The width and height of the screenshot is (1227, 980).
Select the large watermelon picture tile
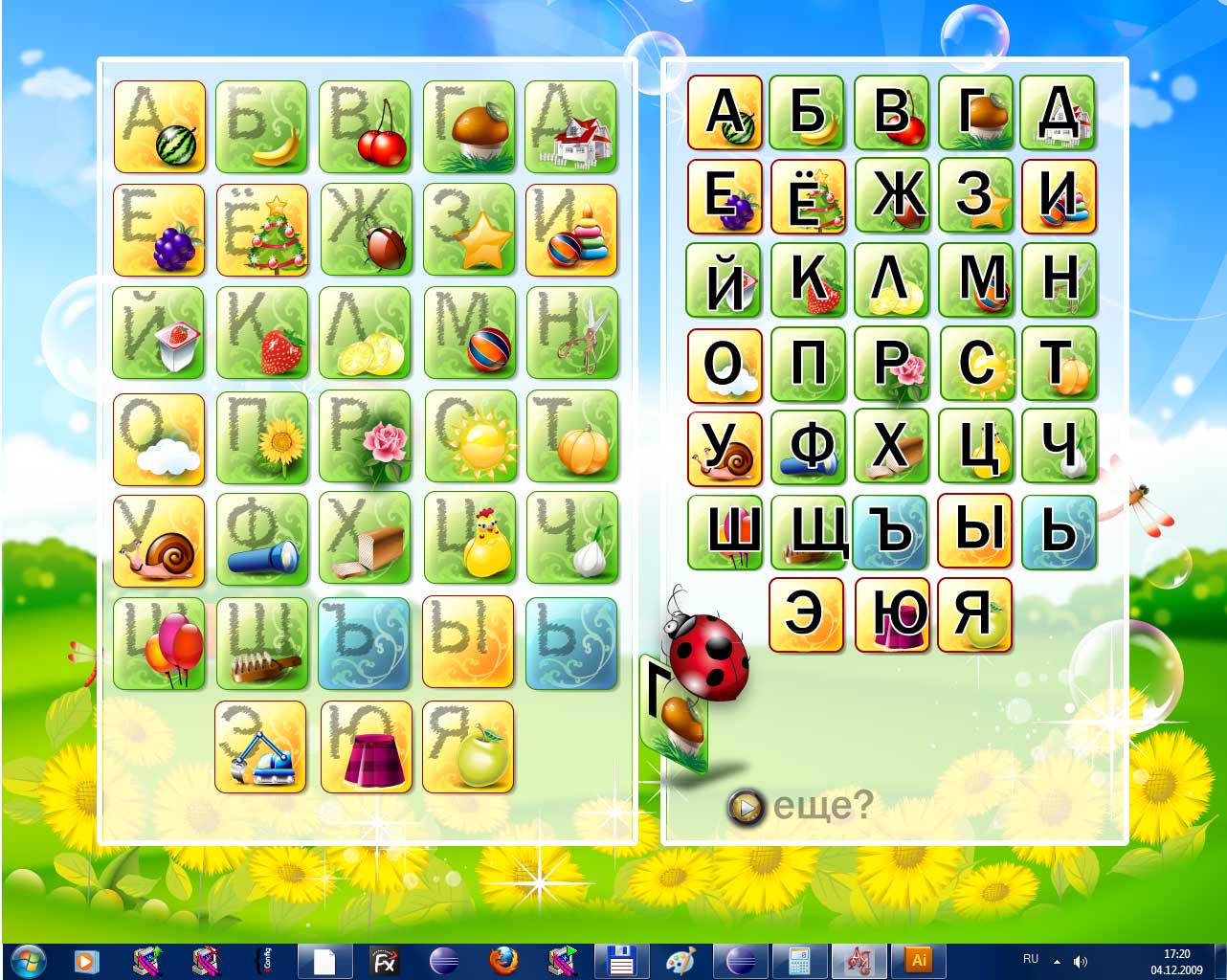point(160,127)
